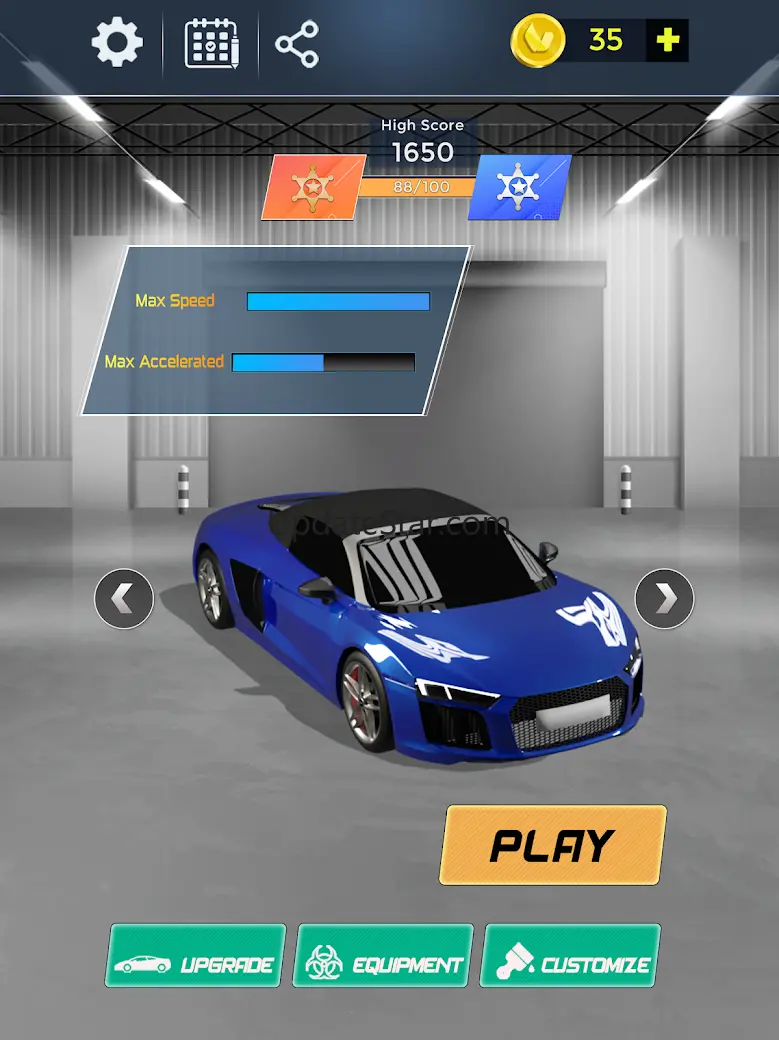Select the blue sheriff star badge
Image resolution: width=779 pixels, height=1040 pixels.
click(x=519, y=187)
